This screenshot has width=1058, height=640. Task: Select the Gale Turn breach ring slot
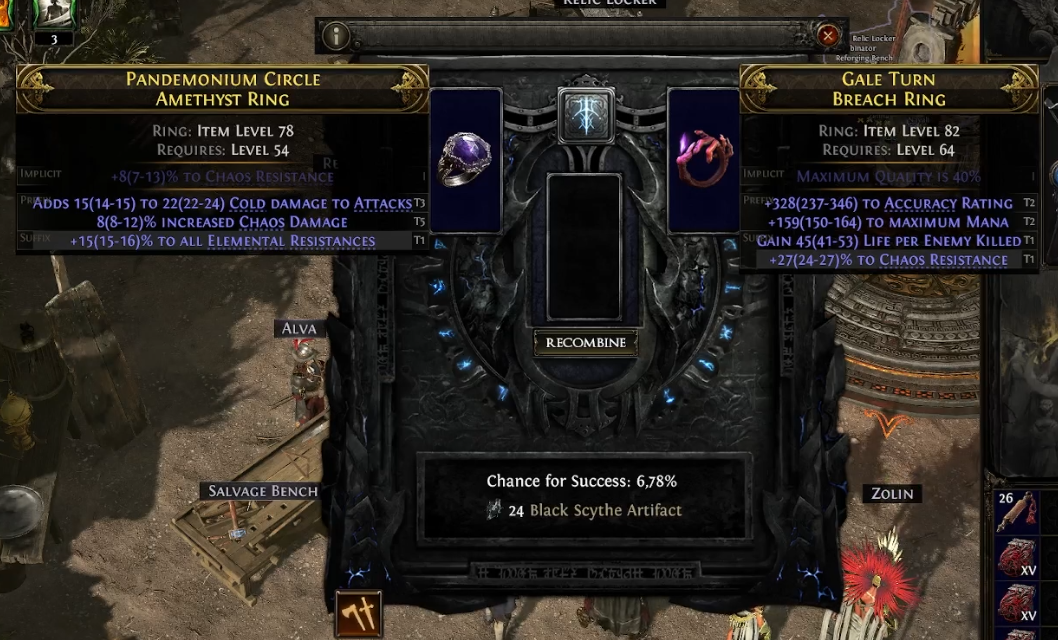(x=704, y=160)
